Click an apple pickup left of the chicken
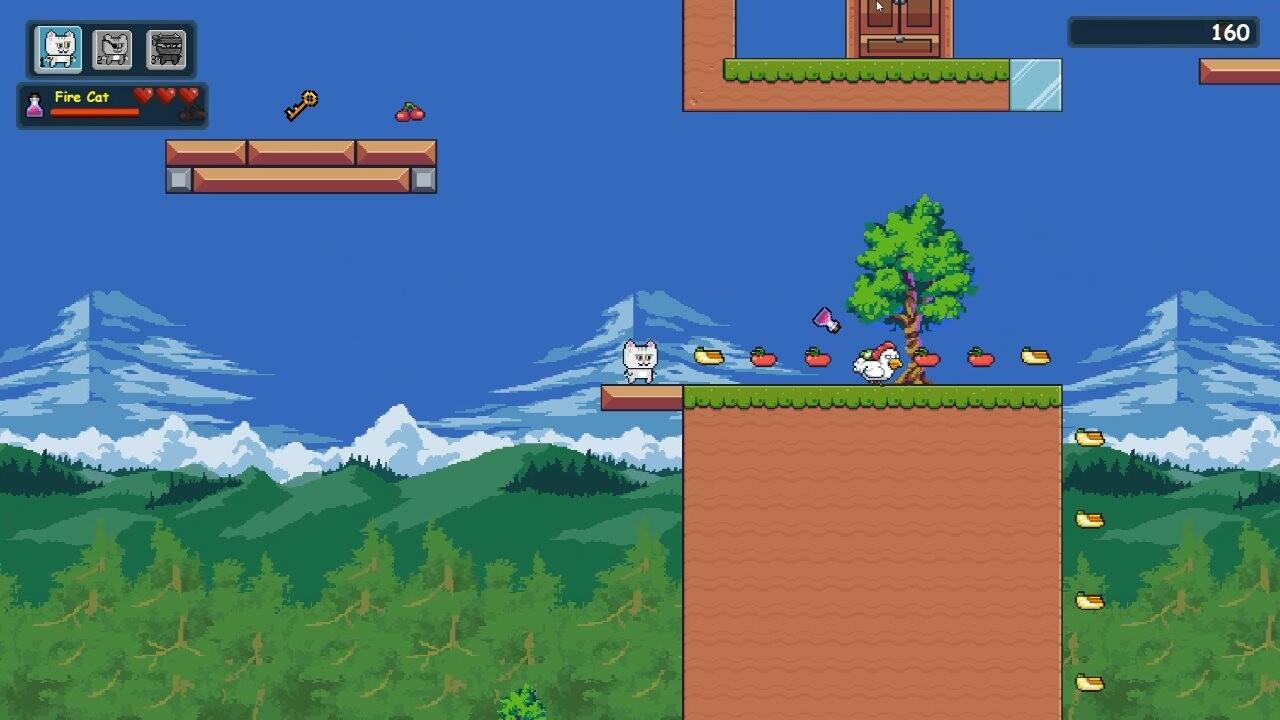 [x=763, y=357]
